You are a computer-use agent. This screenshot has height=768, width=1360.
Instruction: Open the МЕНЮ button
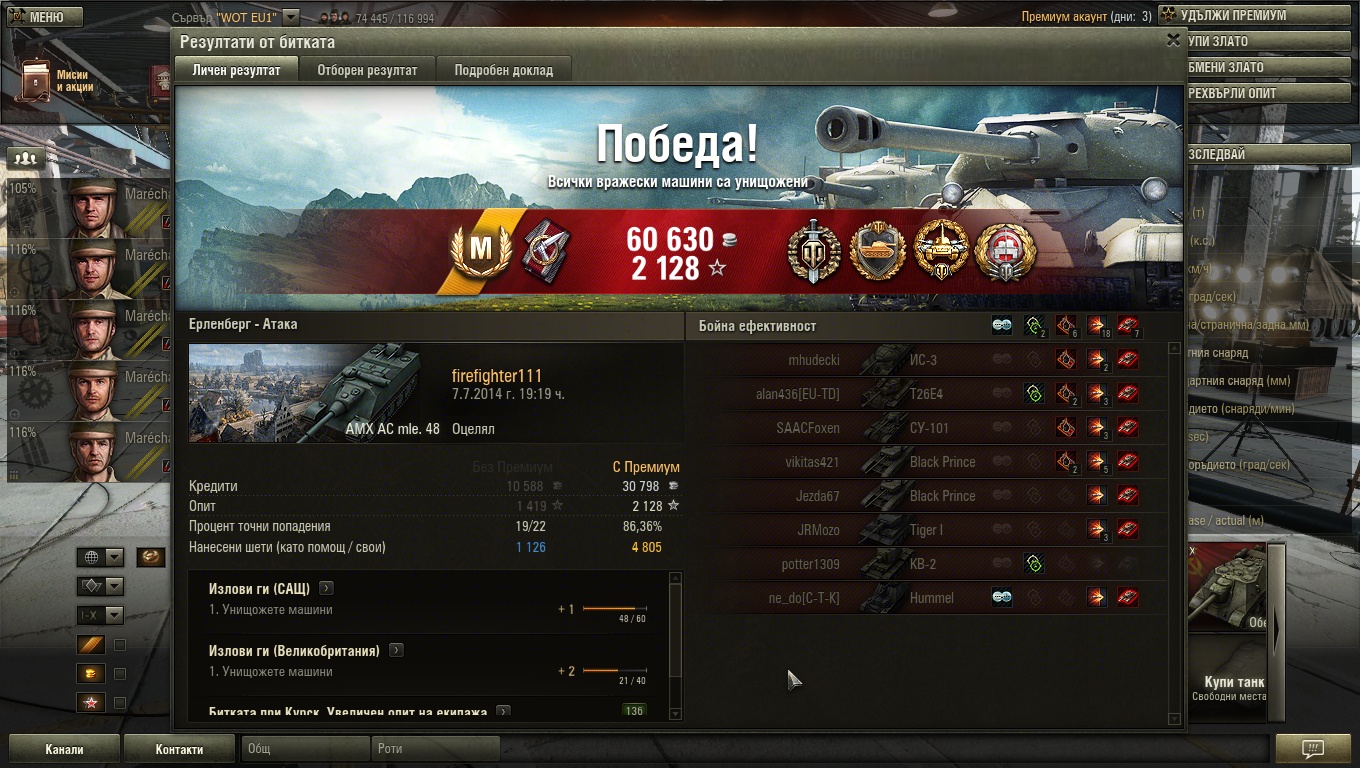click(46, 17)
